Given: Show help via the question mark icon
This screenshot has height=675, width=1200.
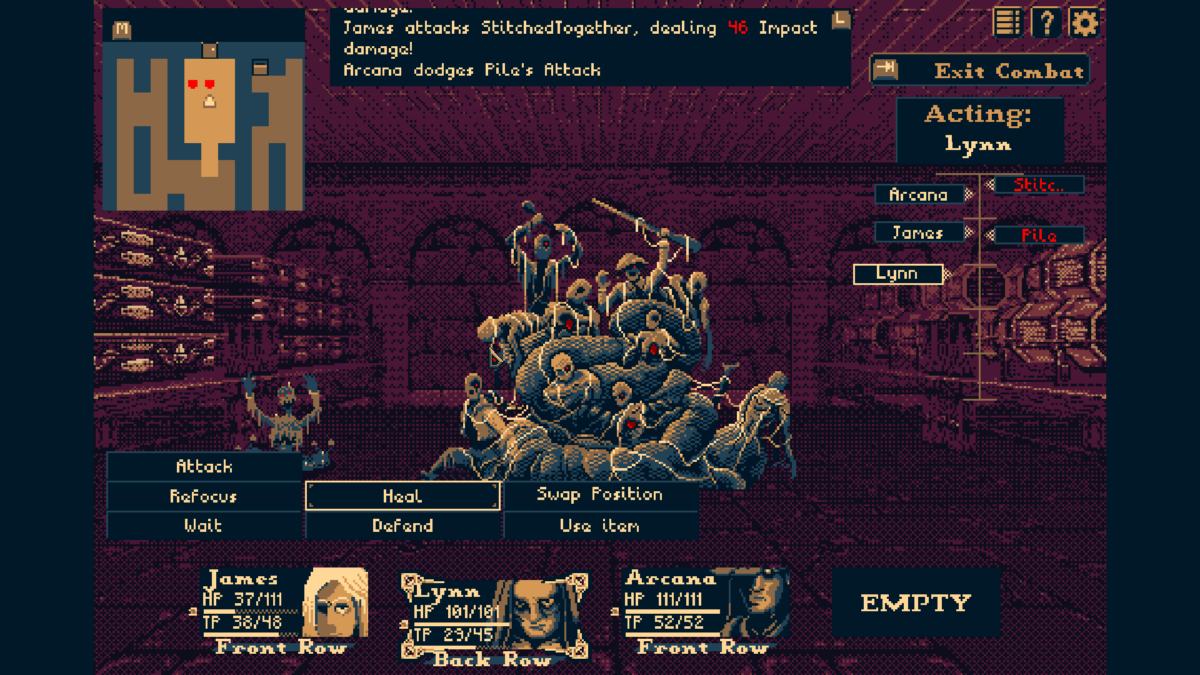Looking at the screenshot, I should coord(1046,22).
